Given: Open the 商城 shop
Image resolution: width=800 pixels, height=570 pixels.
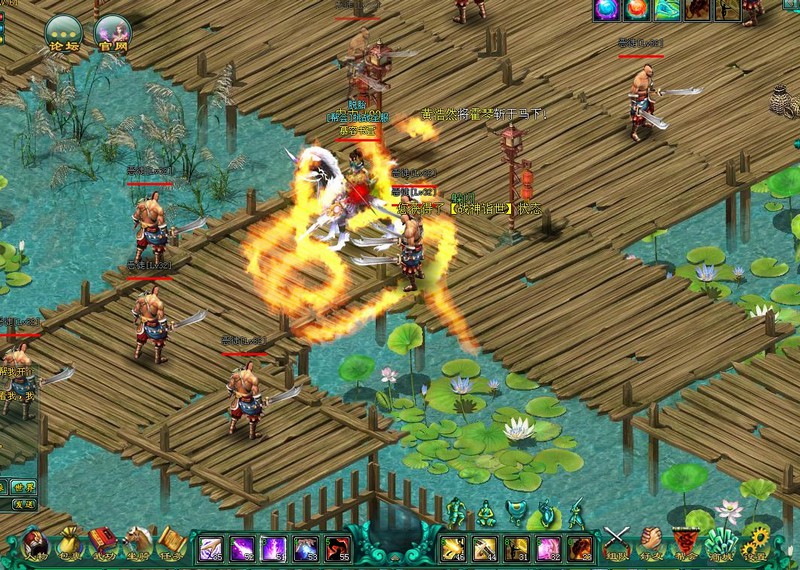Looking at the screenshot, I should pyautogui.click(x=719, y=544).
